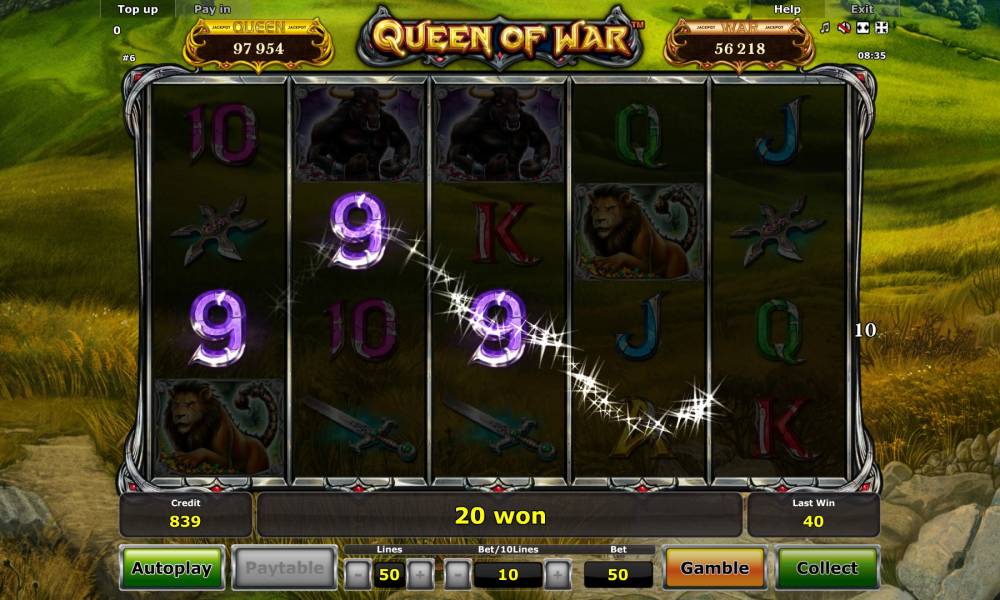Decrease the number of Lines
1000x600 pixels.
coord(357,574)
